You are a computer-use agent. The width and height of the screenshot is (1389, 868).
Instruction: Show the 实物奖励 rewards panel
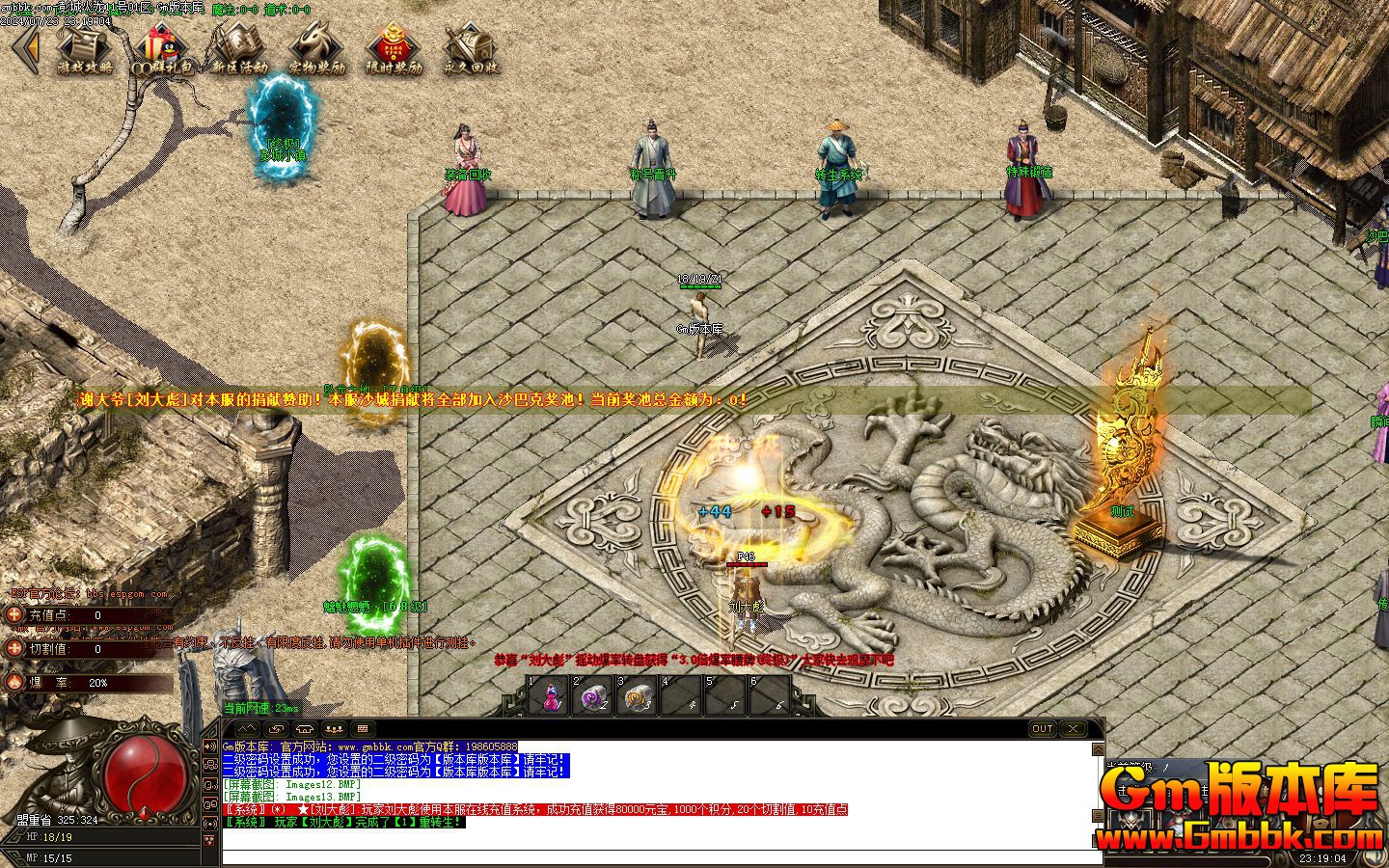coord(316,48)
